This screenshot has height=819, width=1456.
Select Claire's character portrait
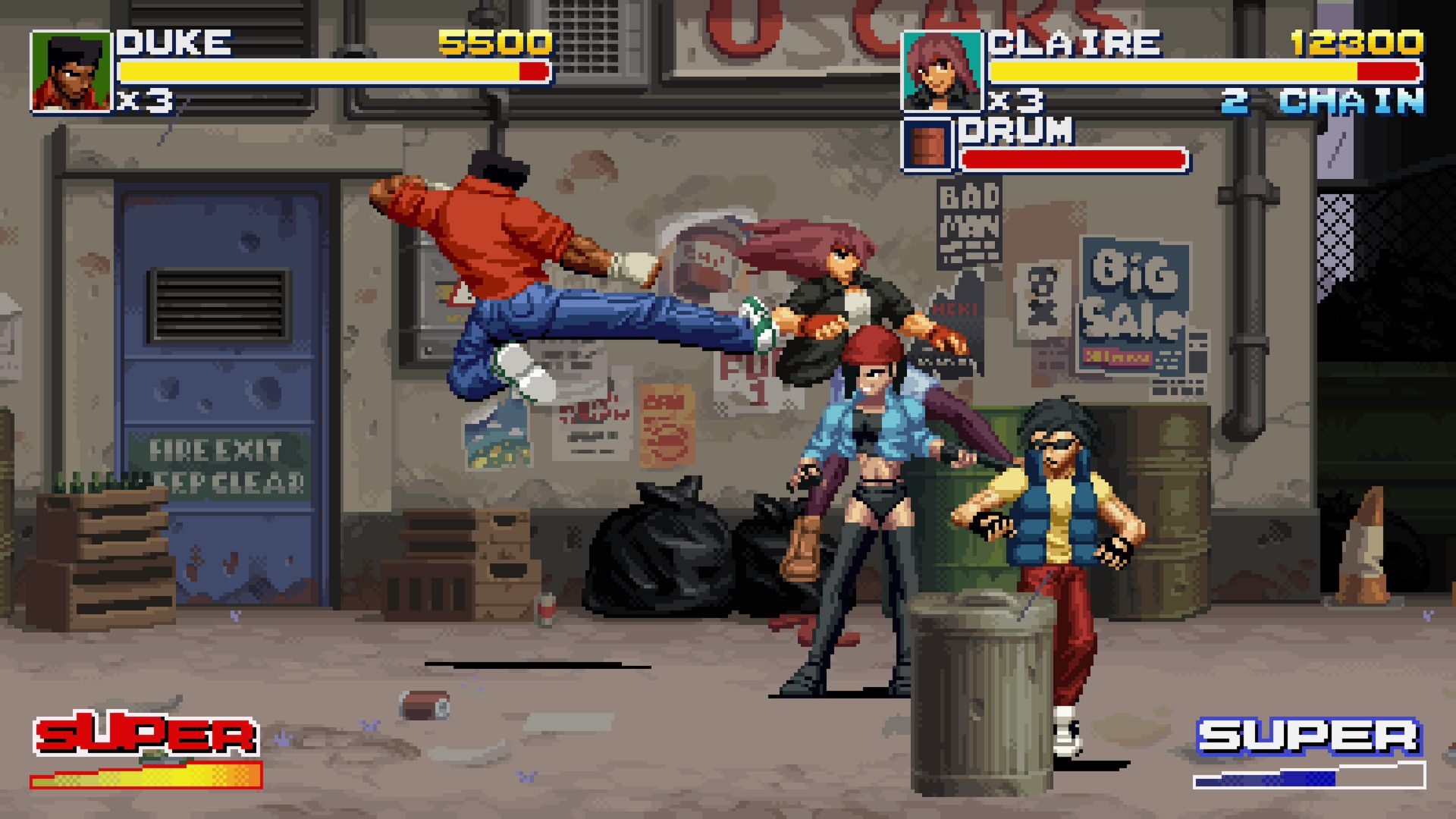point(941,72)
